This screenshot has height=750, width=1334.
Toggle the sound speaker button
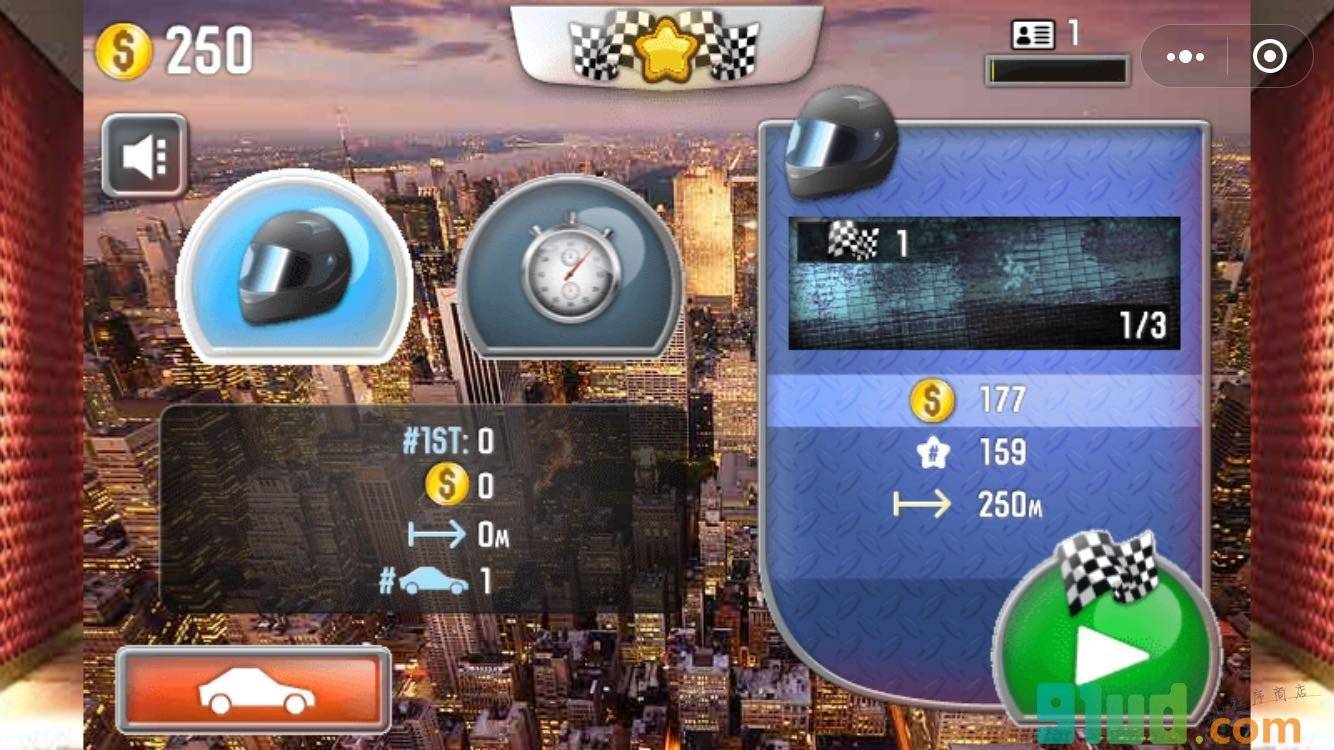145,156
